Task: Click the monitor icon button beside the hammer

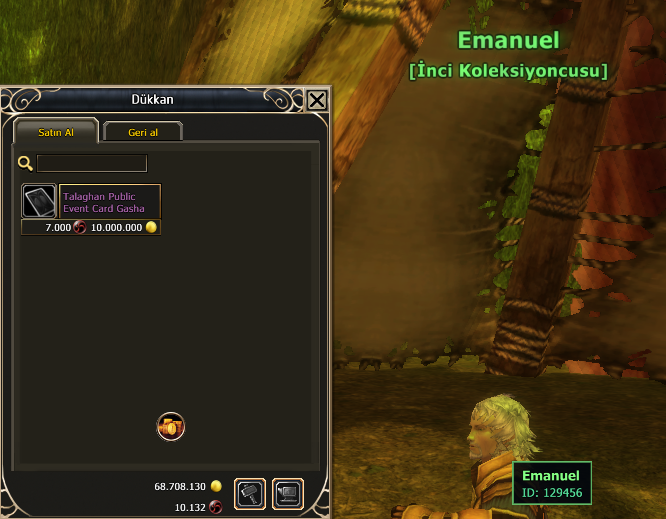Action: 288,494
